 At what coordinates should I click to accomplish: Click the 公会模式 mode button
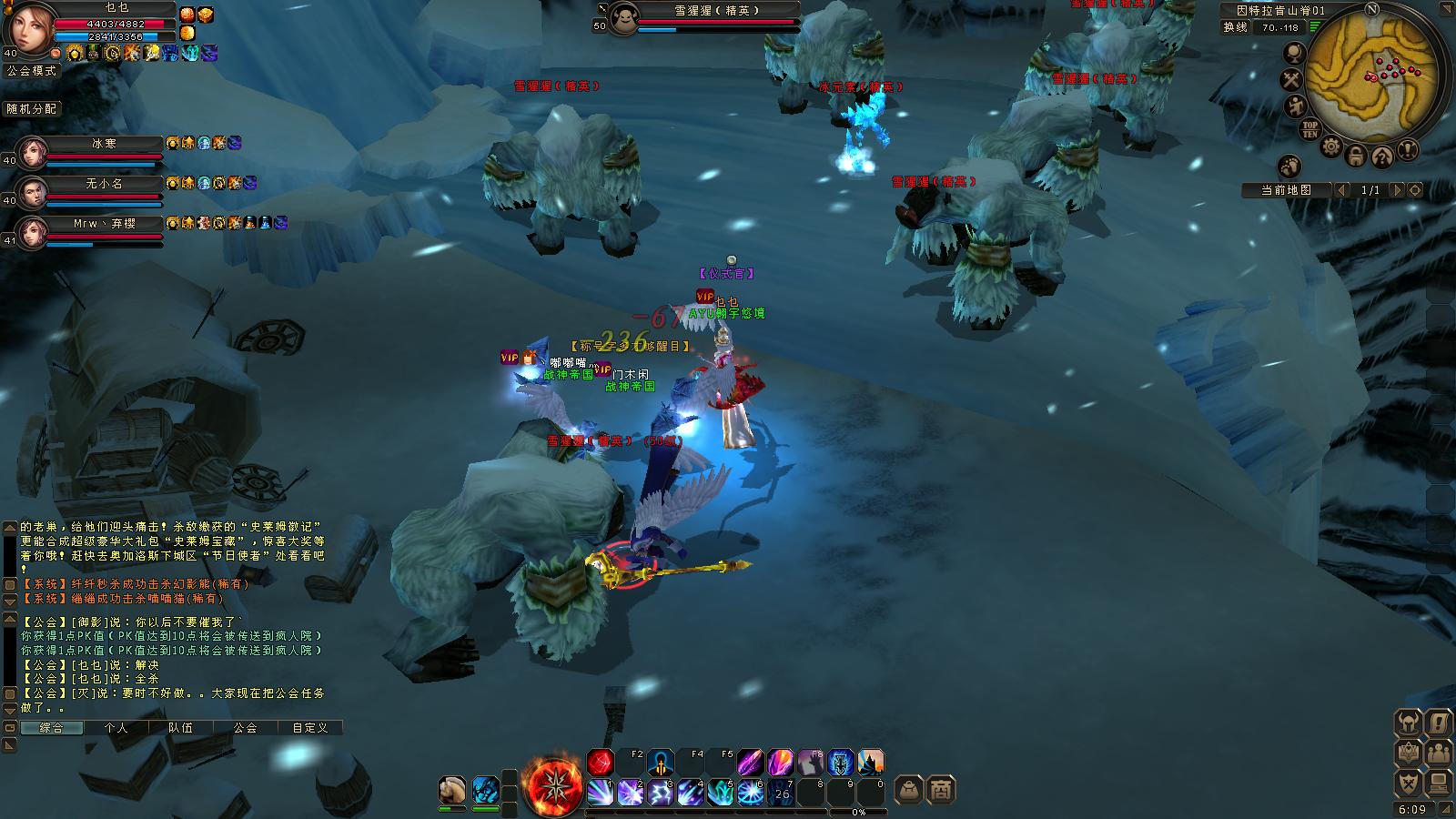click(x=31, y=70)
